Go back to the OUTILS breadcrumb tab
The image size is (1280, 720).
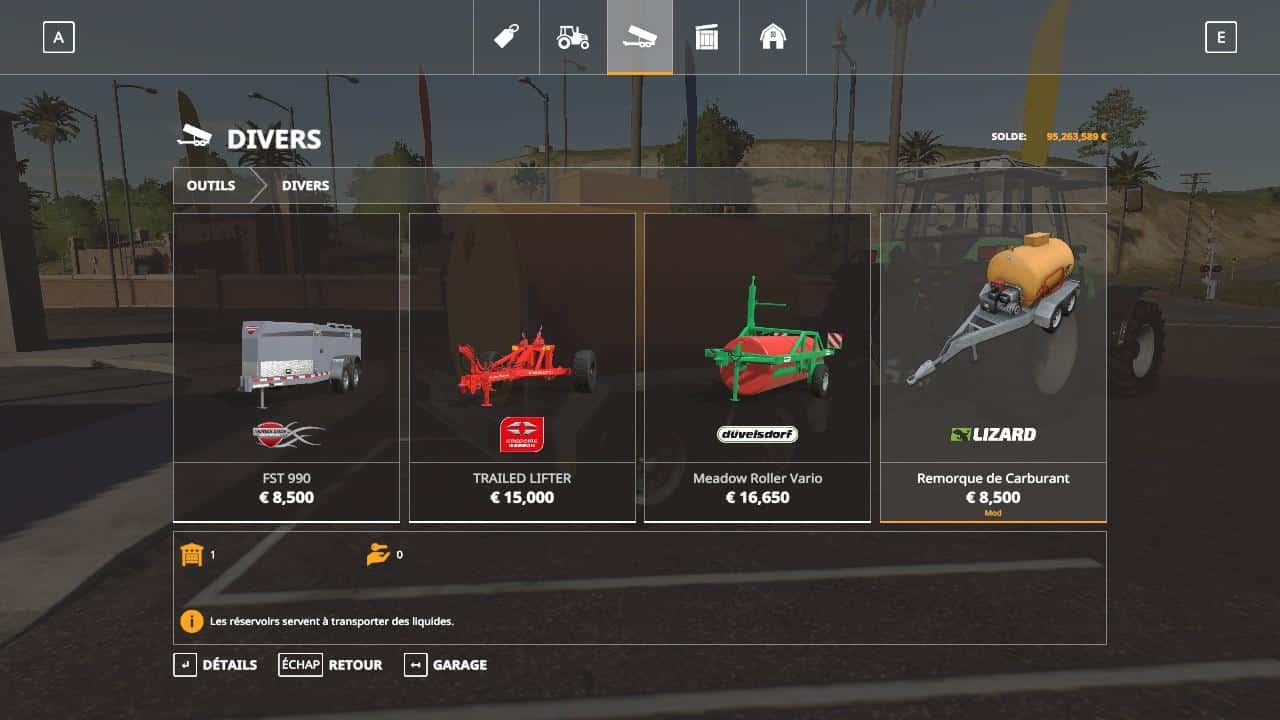[x=210, y=185]
